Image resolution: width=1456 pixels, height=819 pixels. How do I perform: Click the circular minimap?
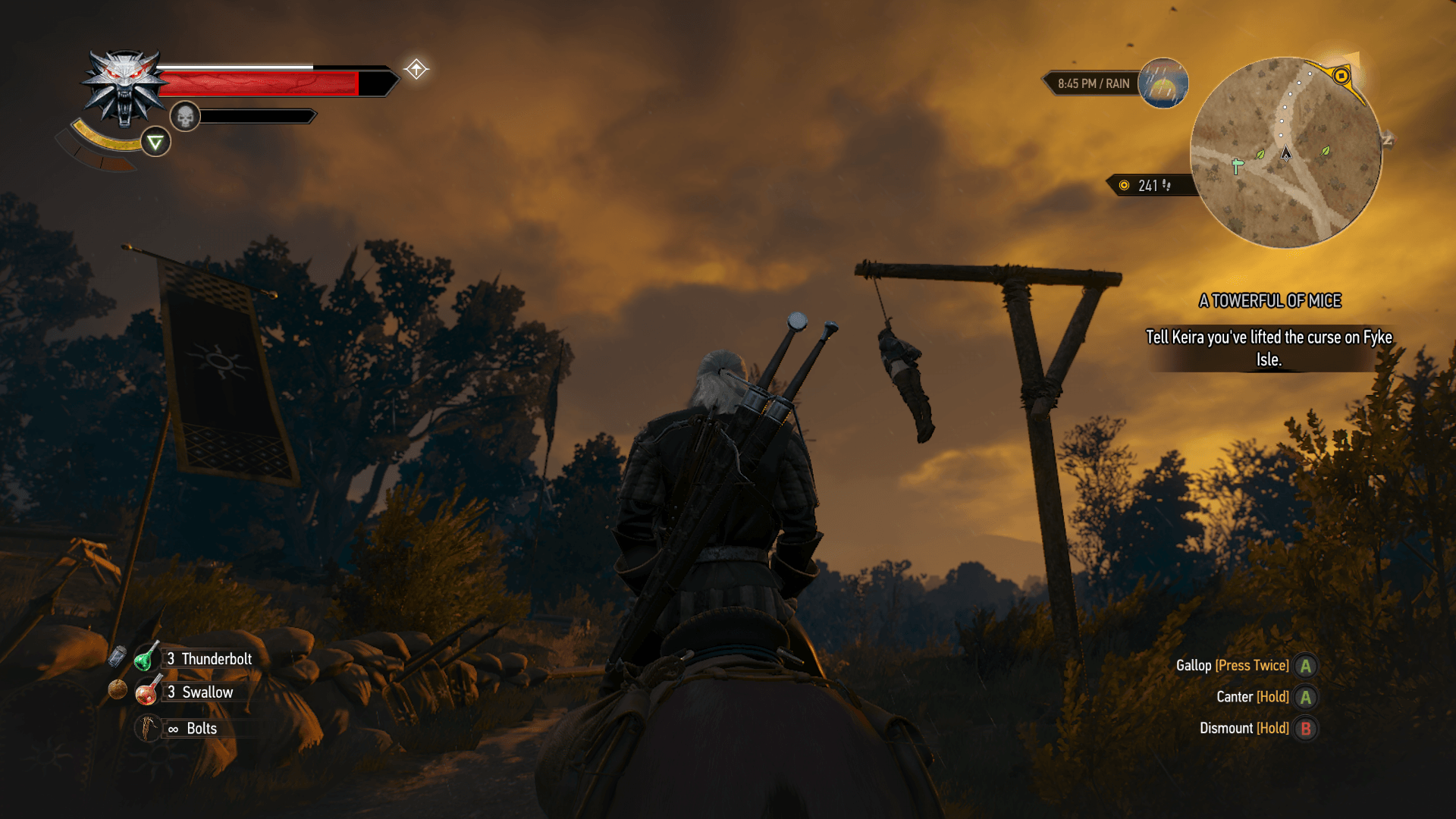(x=1285, y=152)
